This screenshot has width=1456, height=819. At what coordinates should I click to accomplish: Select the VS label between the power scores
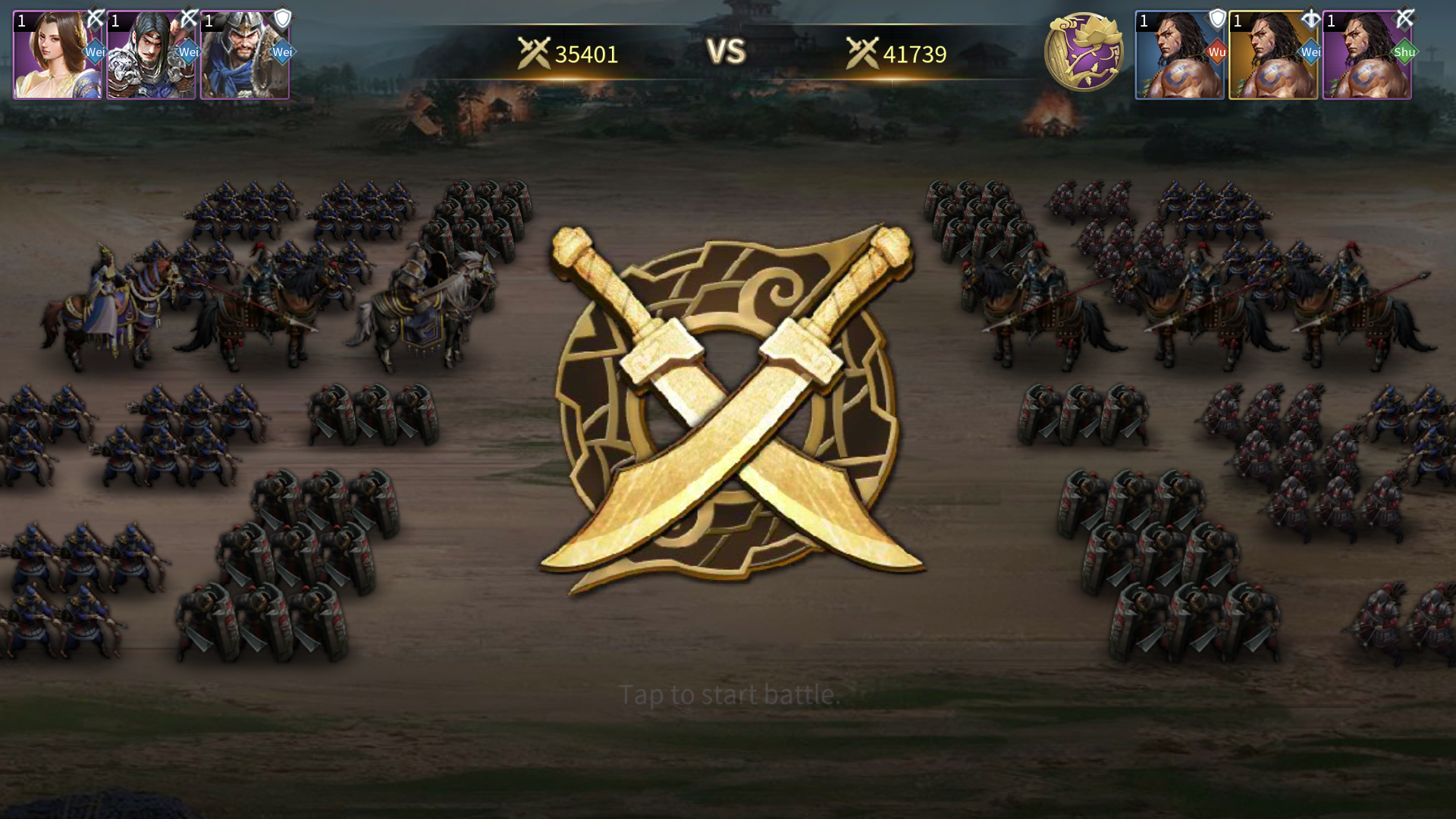click(x=726, y=52)
